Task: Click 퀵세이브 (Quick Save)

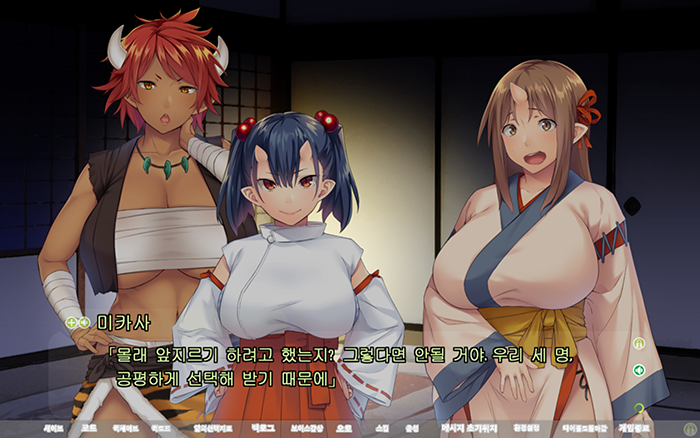Action: click(125, 427)
